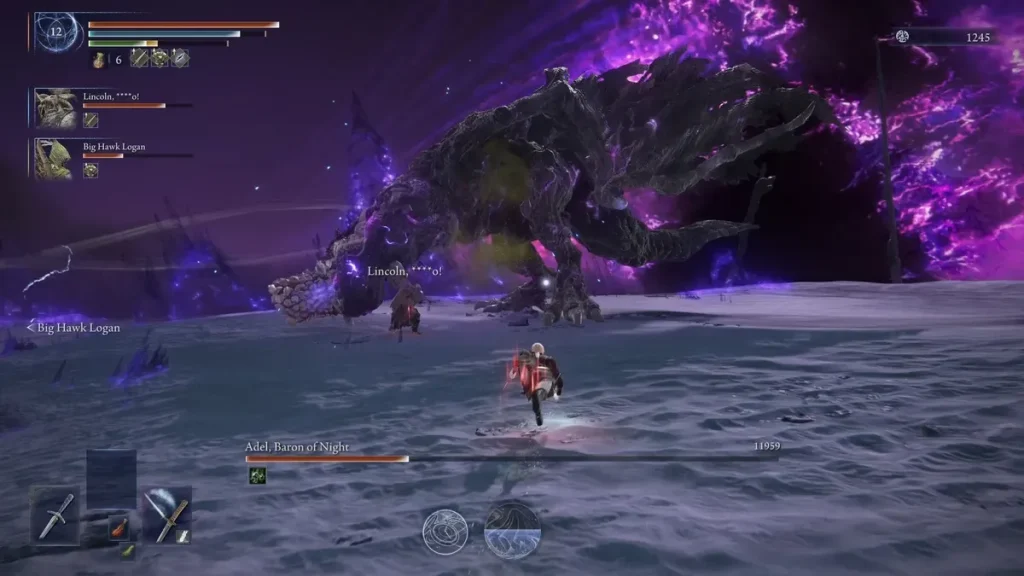Open Lincoln's teammate portrait
Image resolution: width=1024 pixels, height=576 pixels.
pos(53,106)
